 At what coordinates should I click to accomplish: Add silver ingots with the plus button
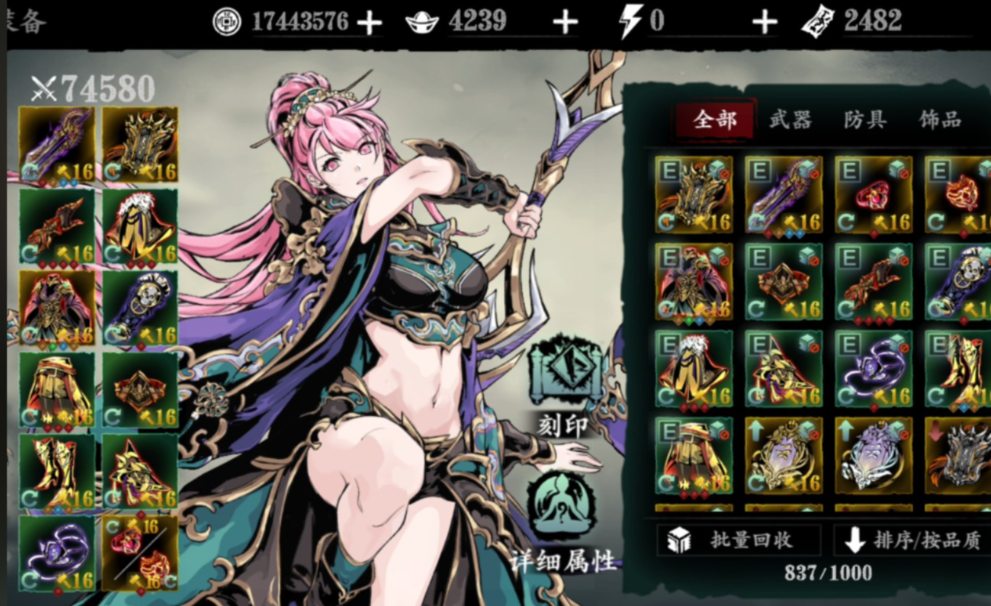click(566, 22)
